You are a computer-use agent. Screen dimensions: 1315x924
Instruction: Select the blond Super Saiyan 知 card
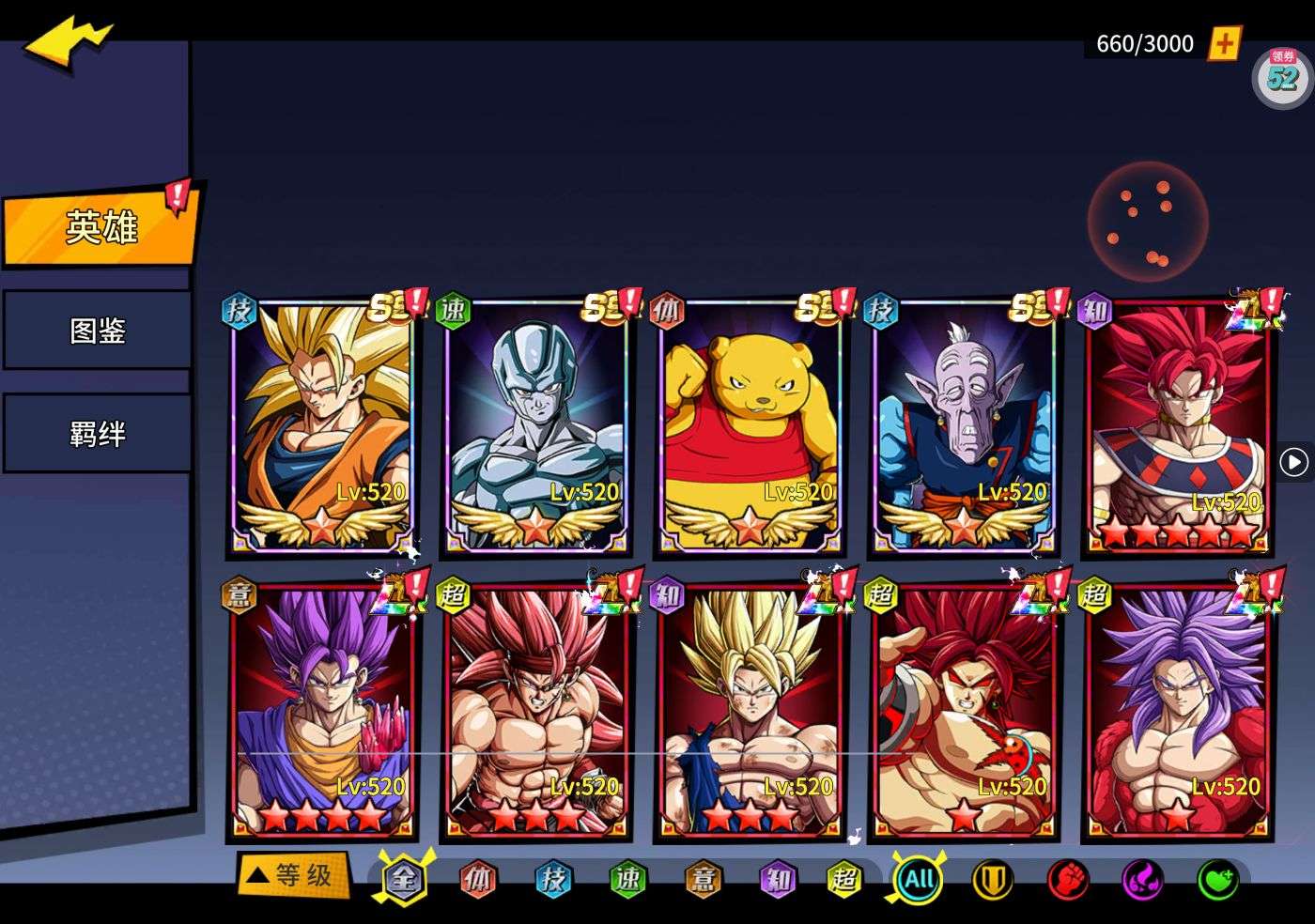click(x=750, y=711)
